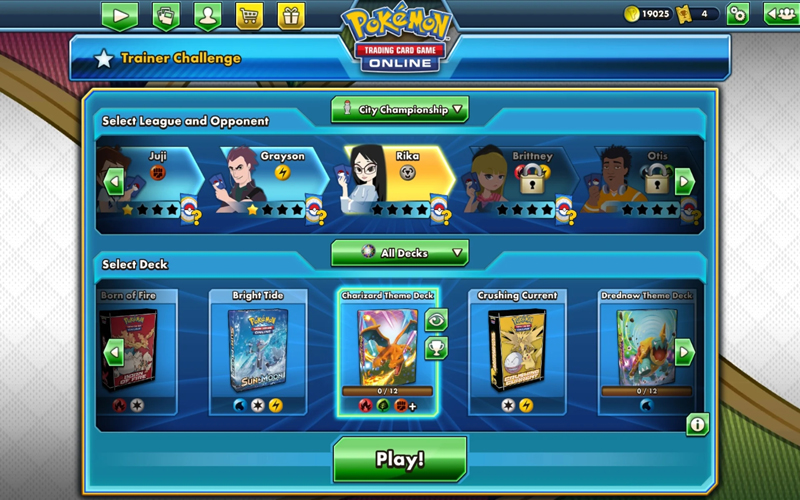Open the gift box rewards menu

pyautogui.click(x=291, y=15)
